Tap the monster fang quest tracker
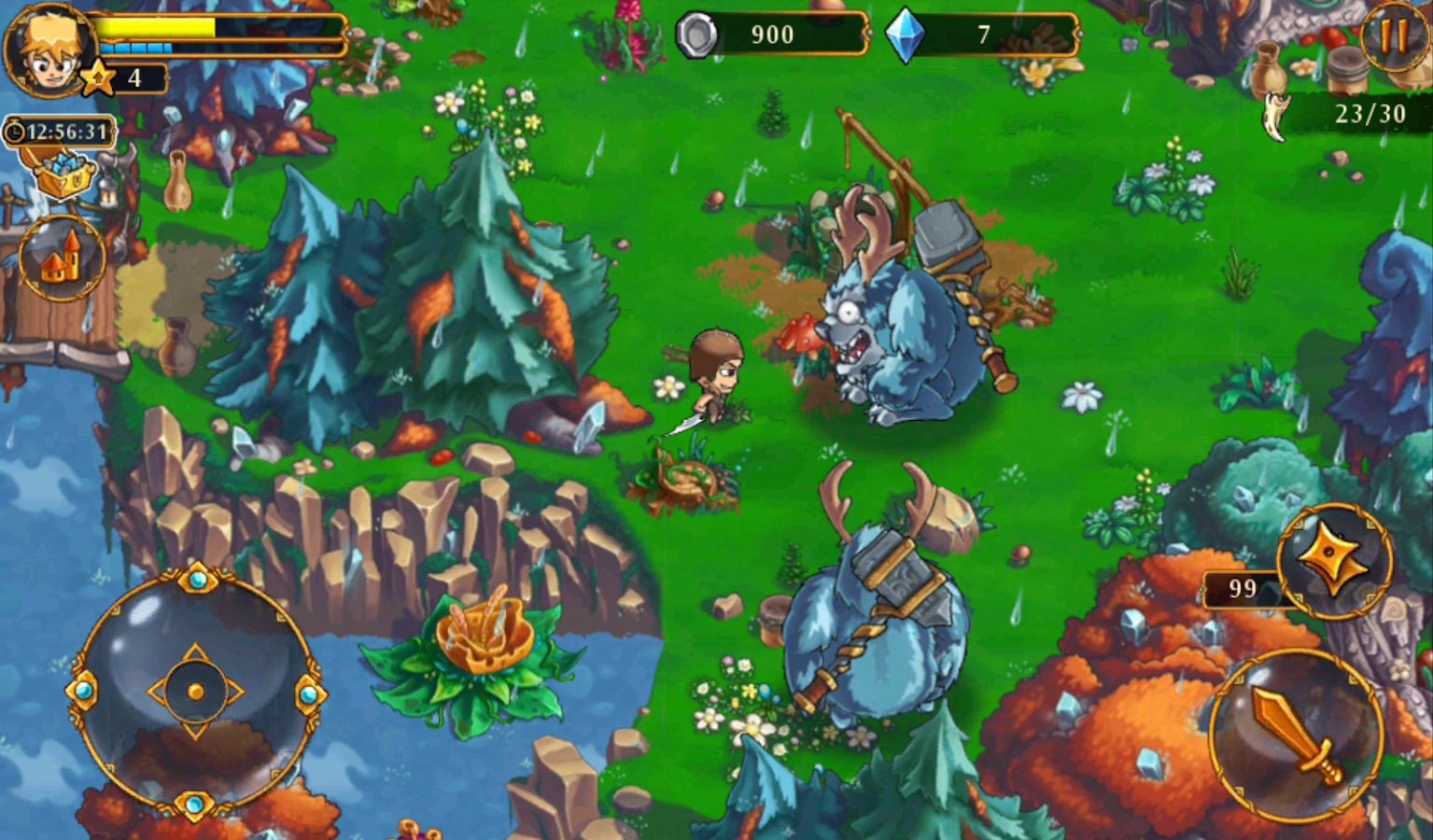 point(1276,115)
